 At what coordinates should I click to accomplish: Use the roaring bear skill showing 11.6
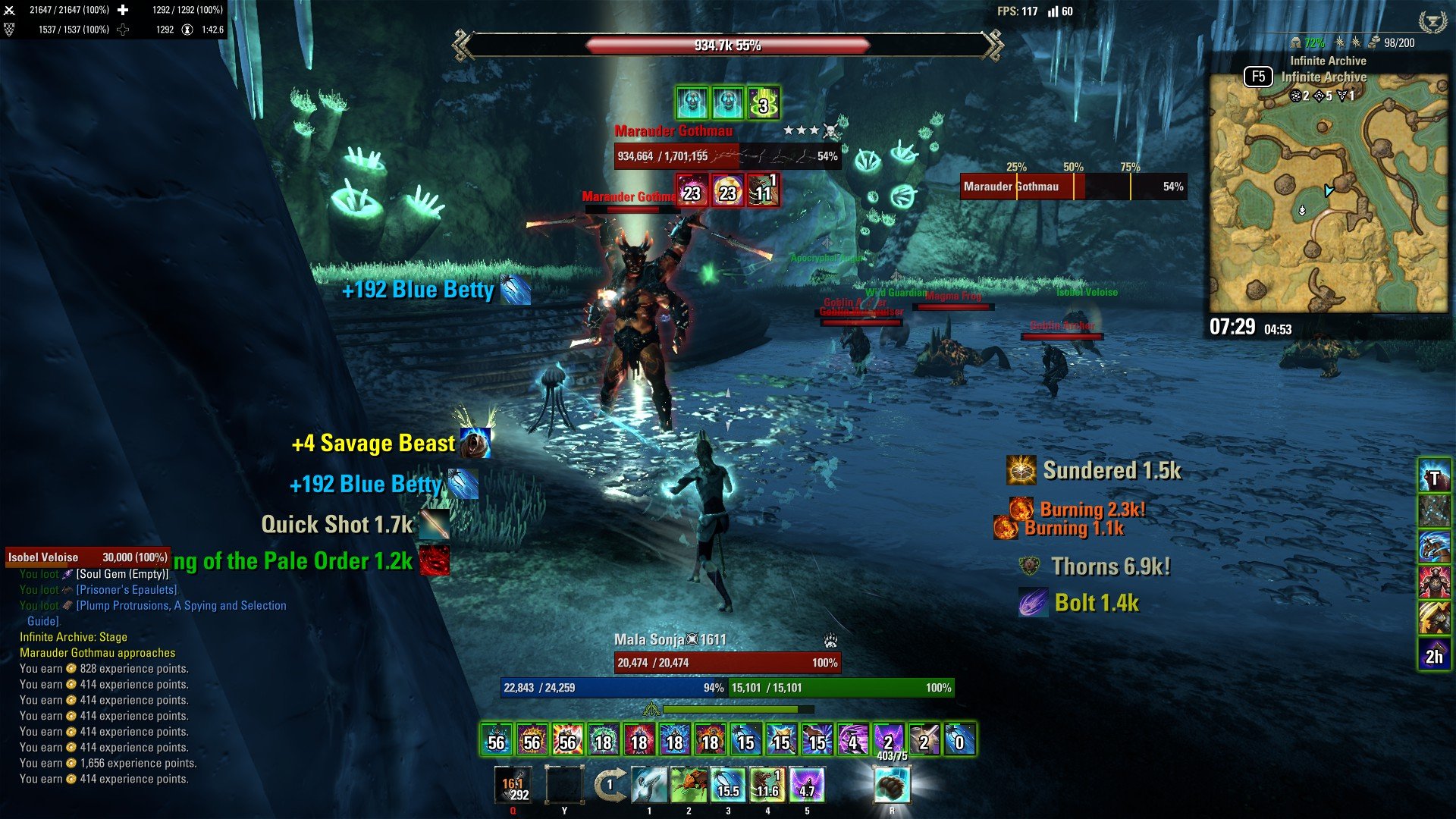(x=767, y=785)
